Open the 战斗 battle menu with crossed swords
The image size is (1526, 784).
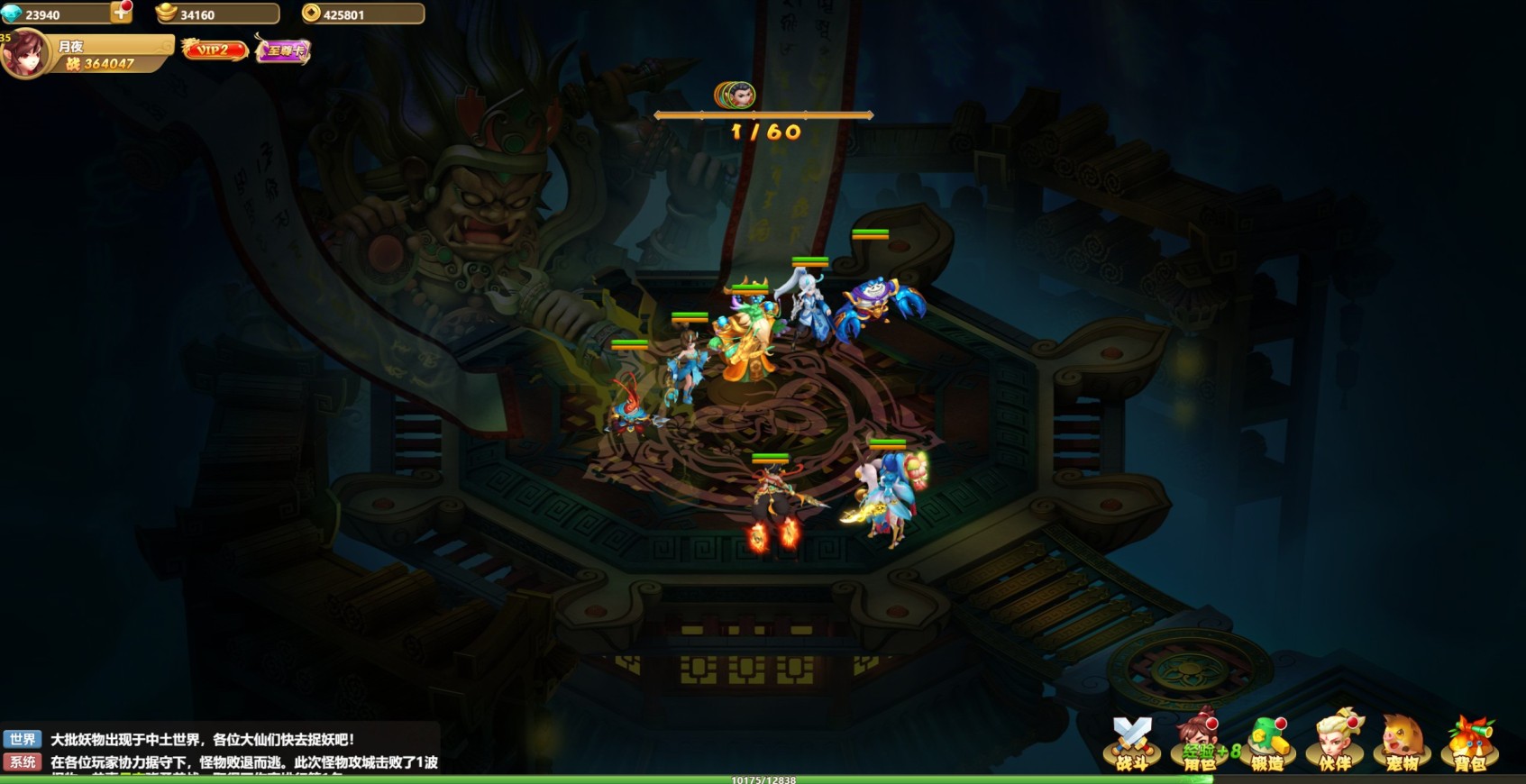[1132, 744]
